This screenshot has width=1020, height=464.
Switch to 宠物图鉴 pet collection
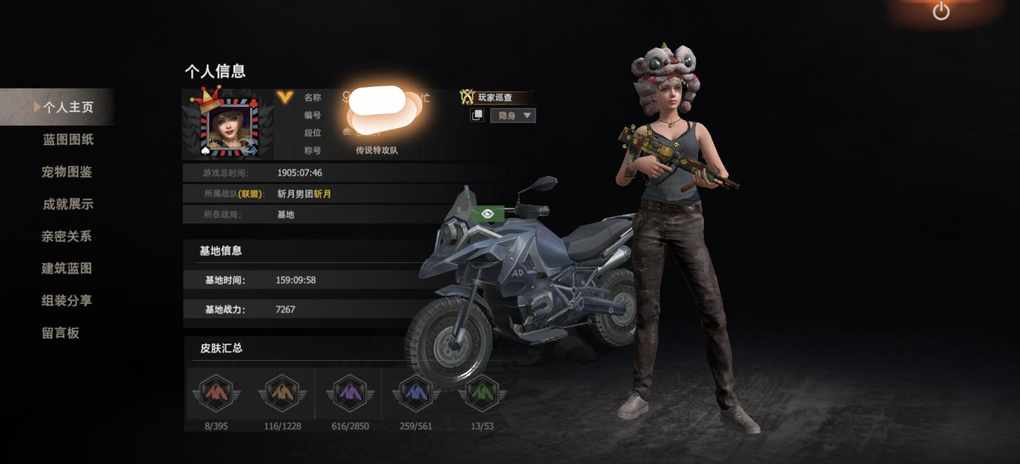(x=67, y=172)
